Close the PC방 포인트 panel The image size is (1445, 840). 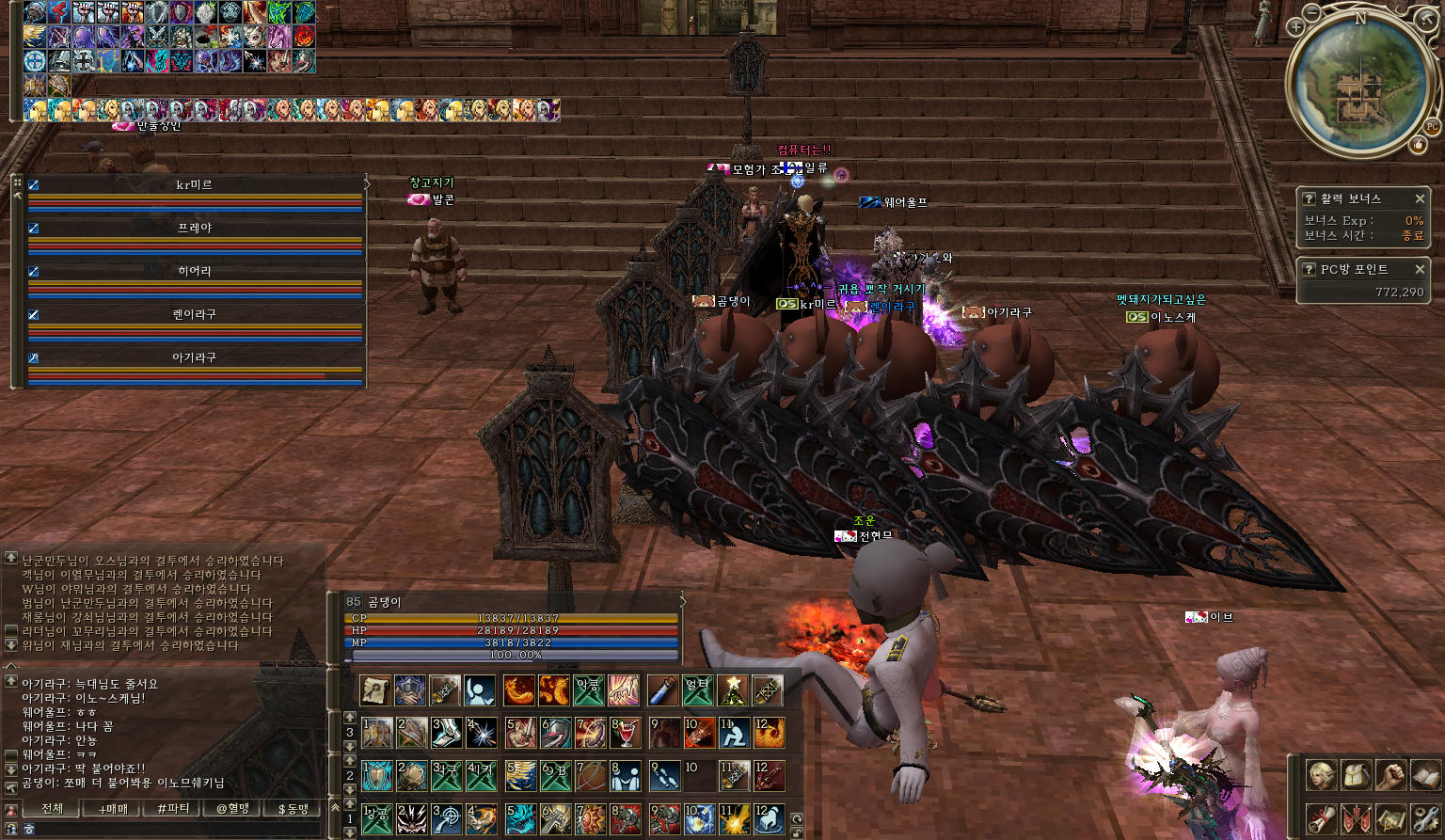[x=1420, y=269]
